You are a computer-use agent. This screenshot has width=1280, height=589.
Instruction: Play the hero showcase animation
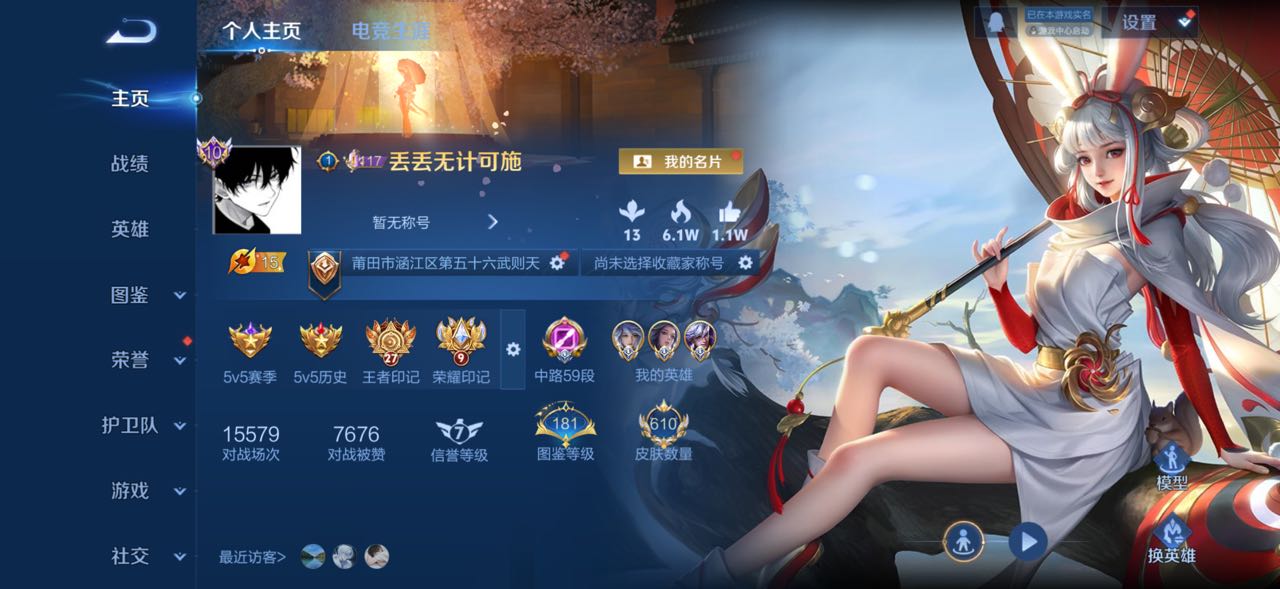(x=1027, y=542)
